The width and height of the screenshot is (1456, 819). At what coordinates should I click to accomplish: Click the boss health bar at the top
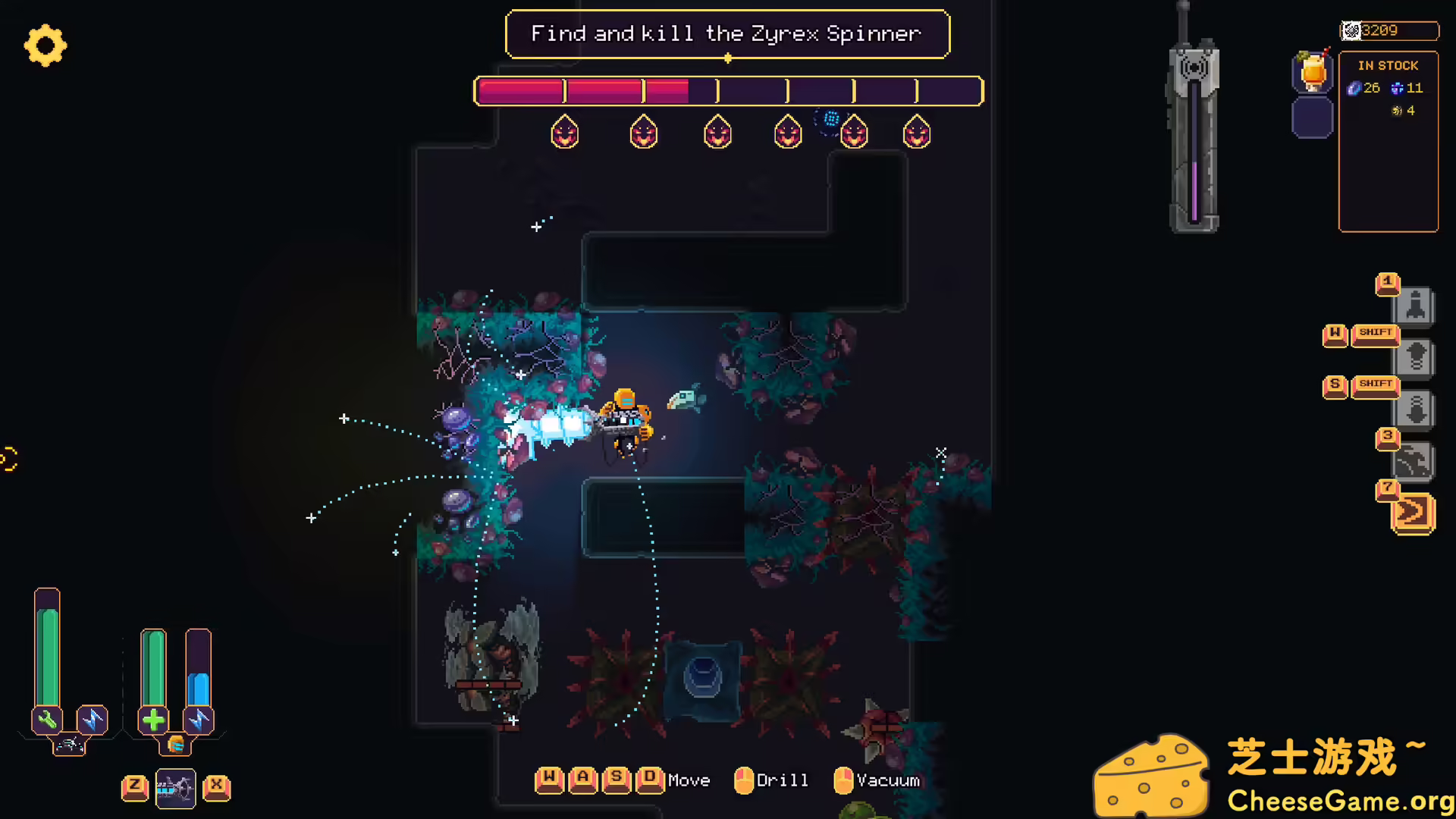pyautogui.click(x=726, y=91)
